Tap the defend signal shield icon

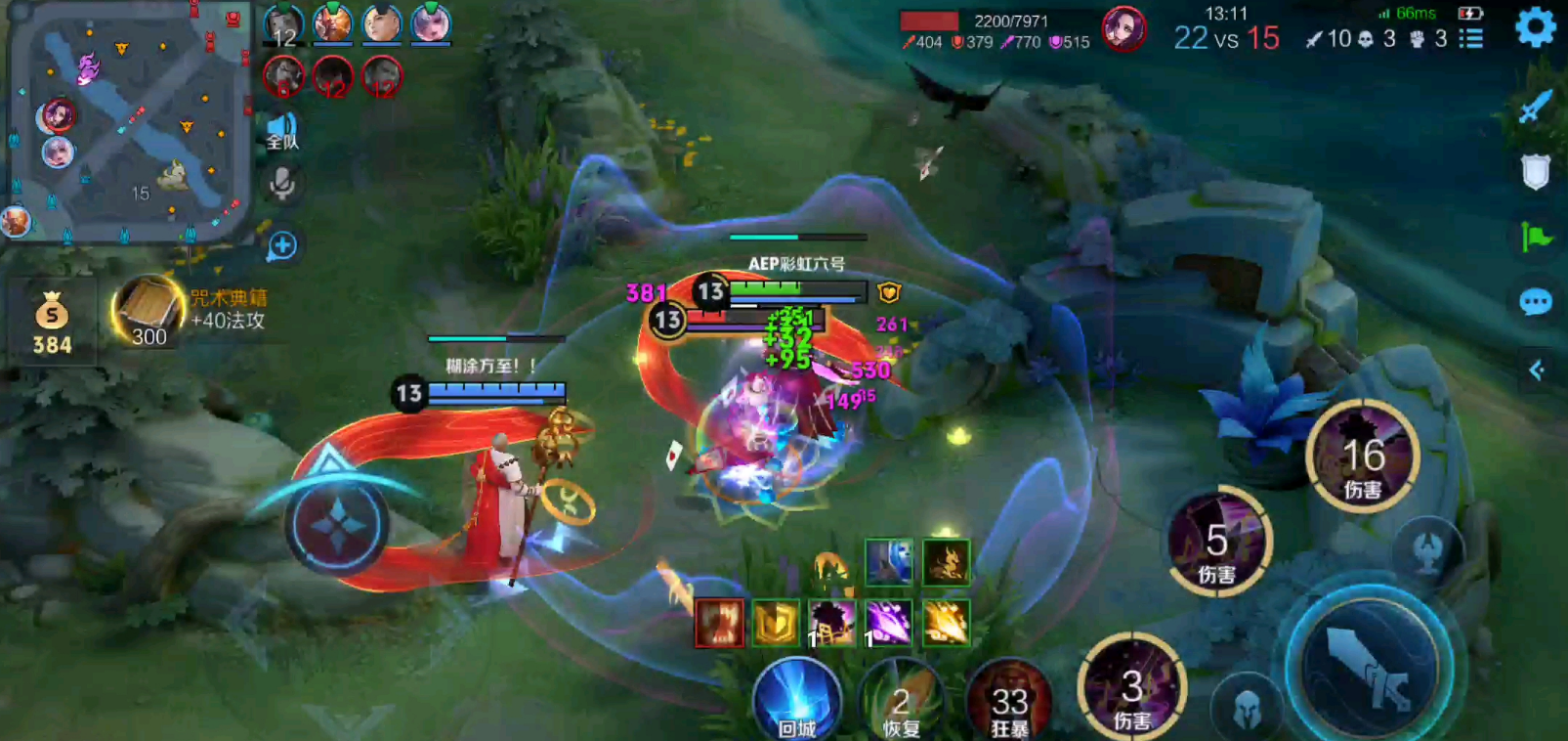pyautogui.click(x=1535, y=172)
